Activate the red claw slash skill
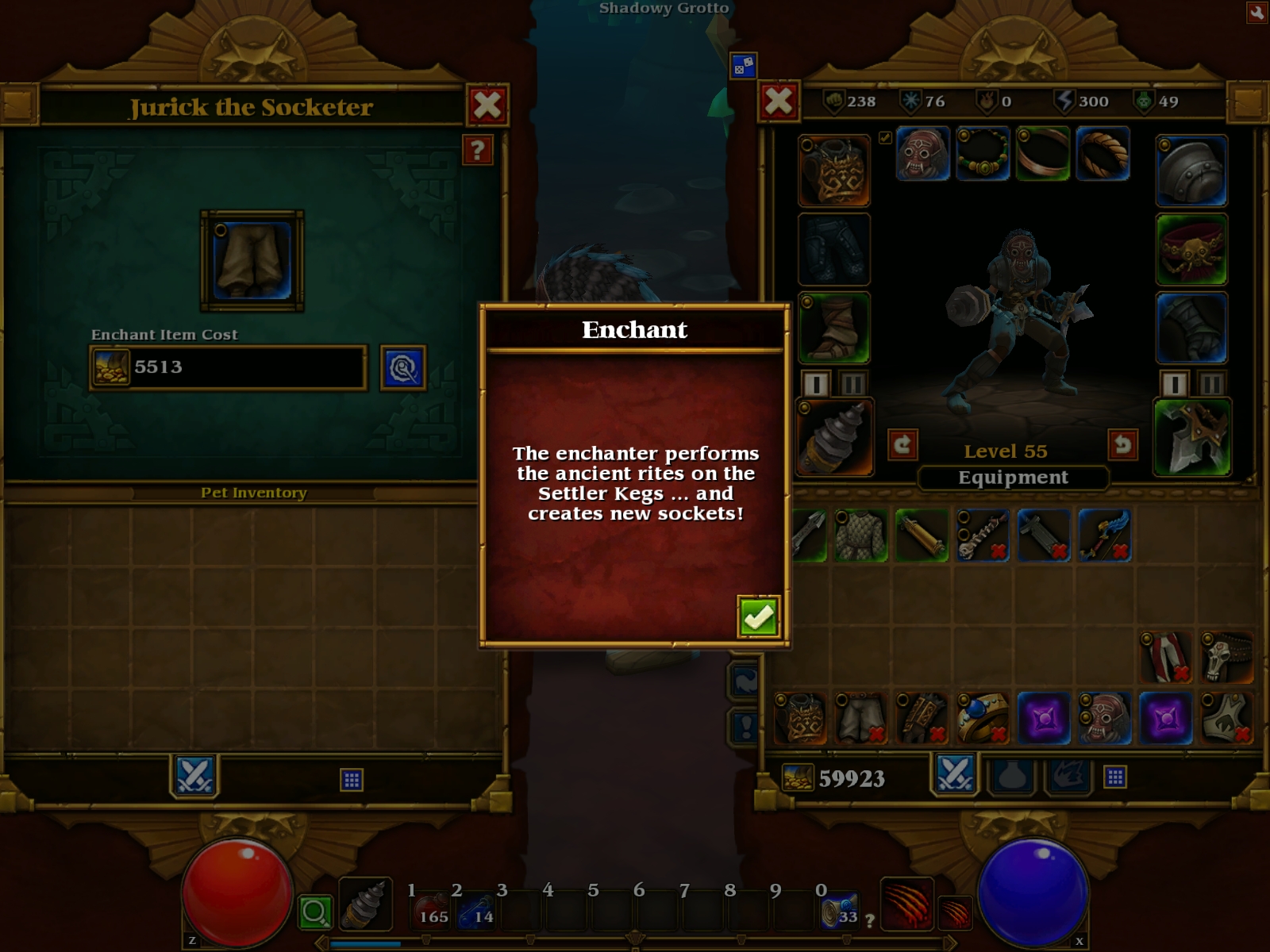The height and width of the screenshot is (952, 1270). (x=906, y=904)
